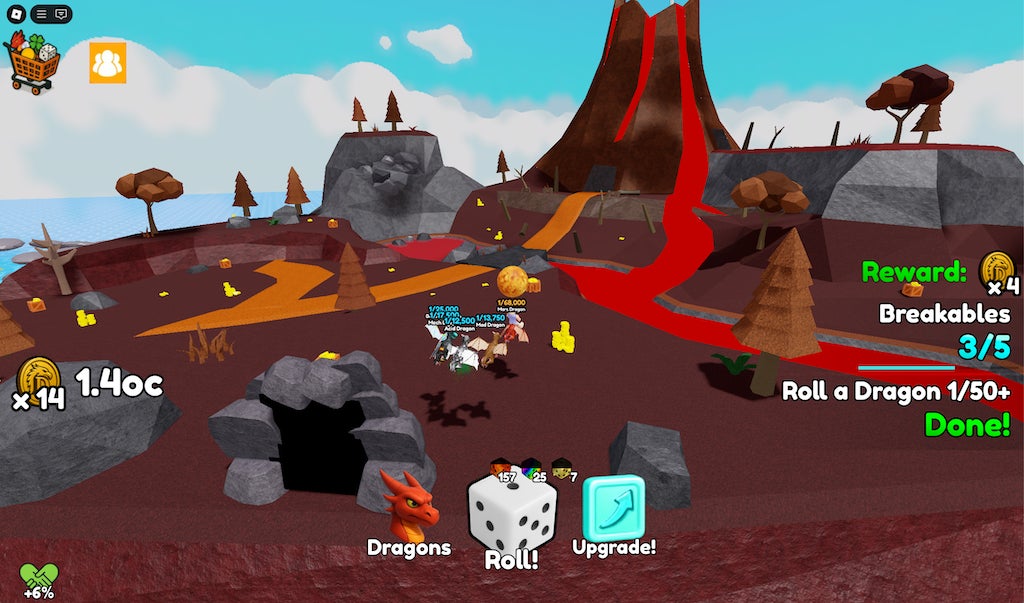The image size is (1024, 603).
Task: Click the Reward quest tracker panel
Action: click(936, 350)
